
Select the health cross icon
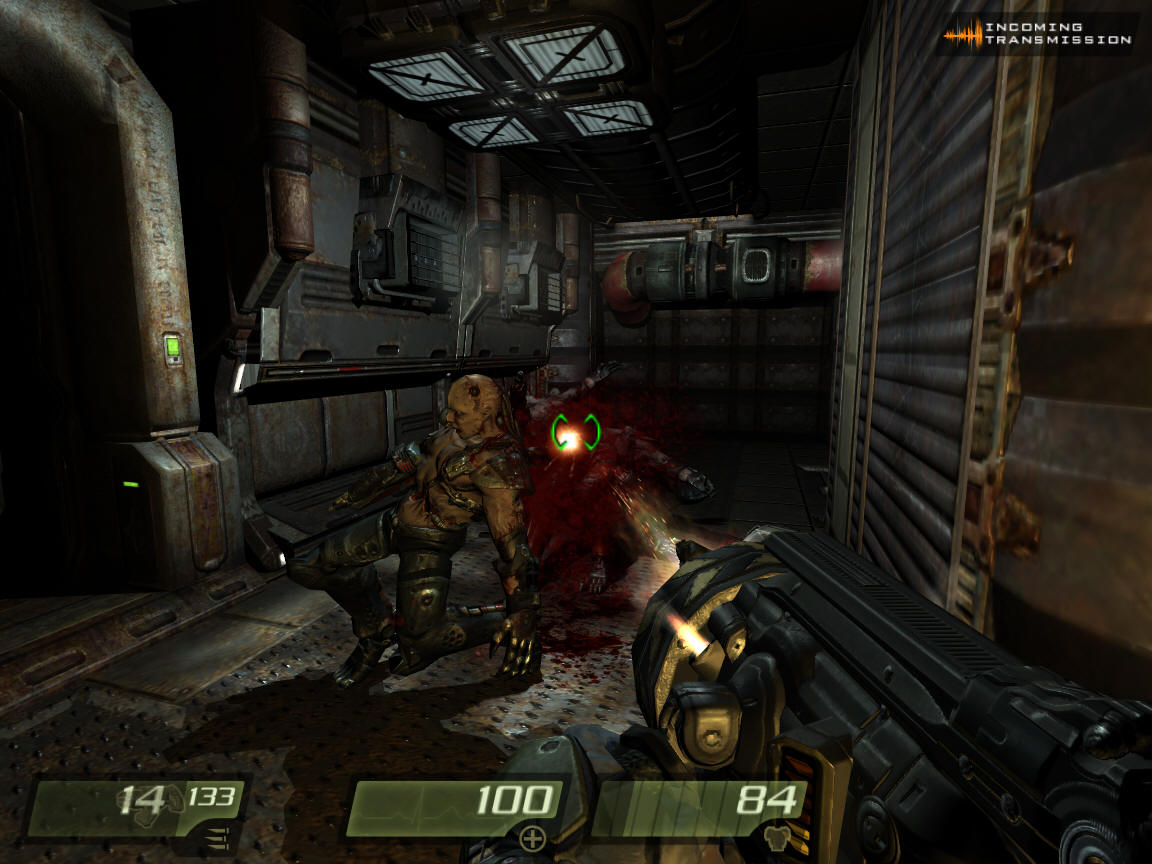pos(533,838)
